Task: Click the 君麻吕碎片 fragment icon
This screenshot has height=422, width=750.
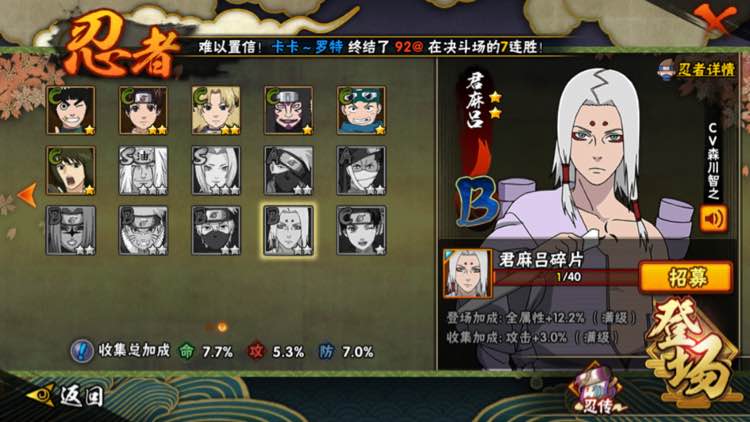Action: click(x=467, y=274)
